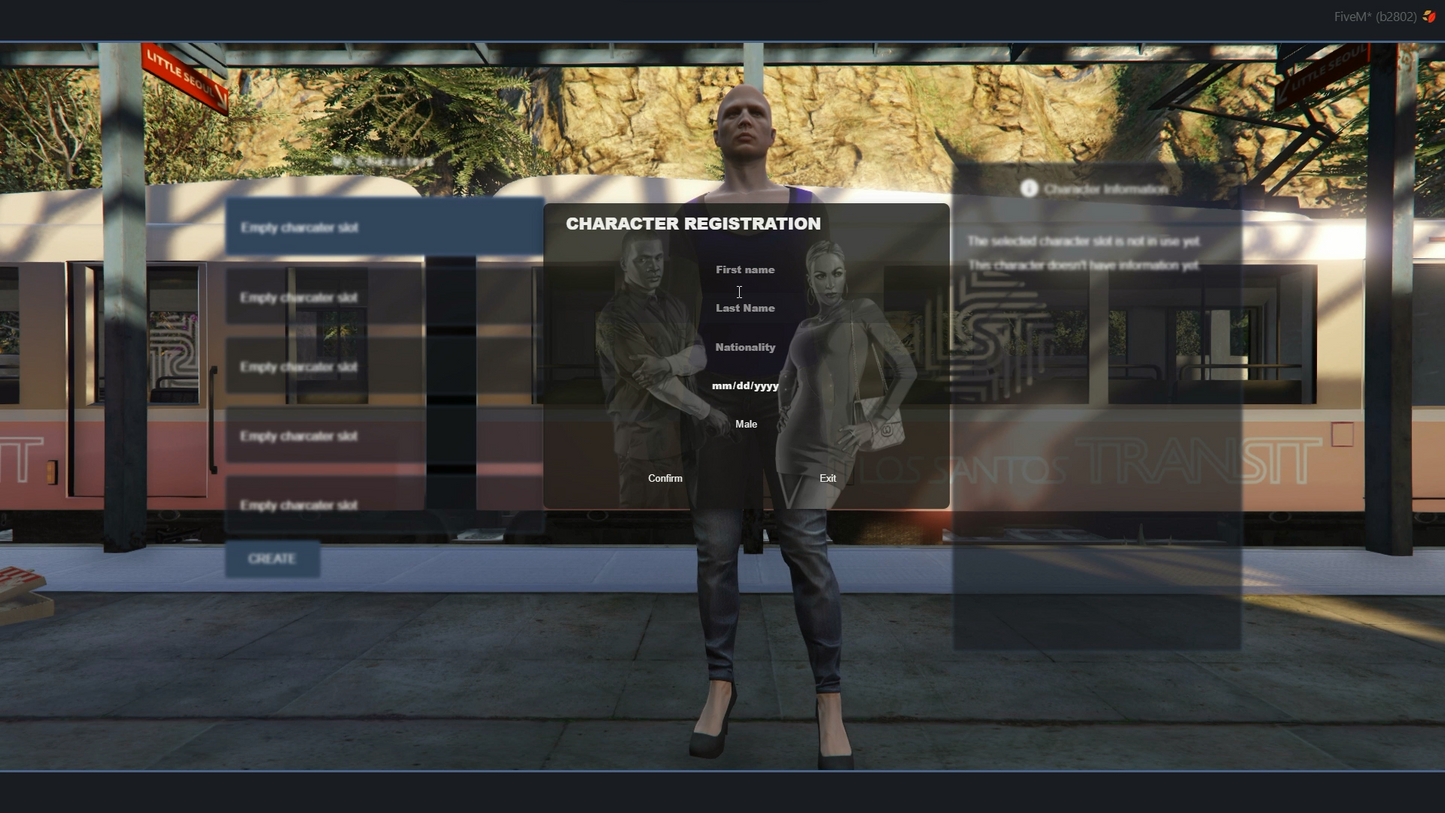Click the Character Information info icon
The image size is (1445, 813).
point(1029,188)
